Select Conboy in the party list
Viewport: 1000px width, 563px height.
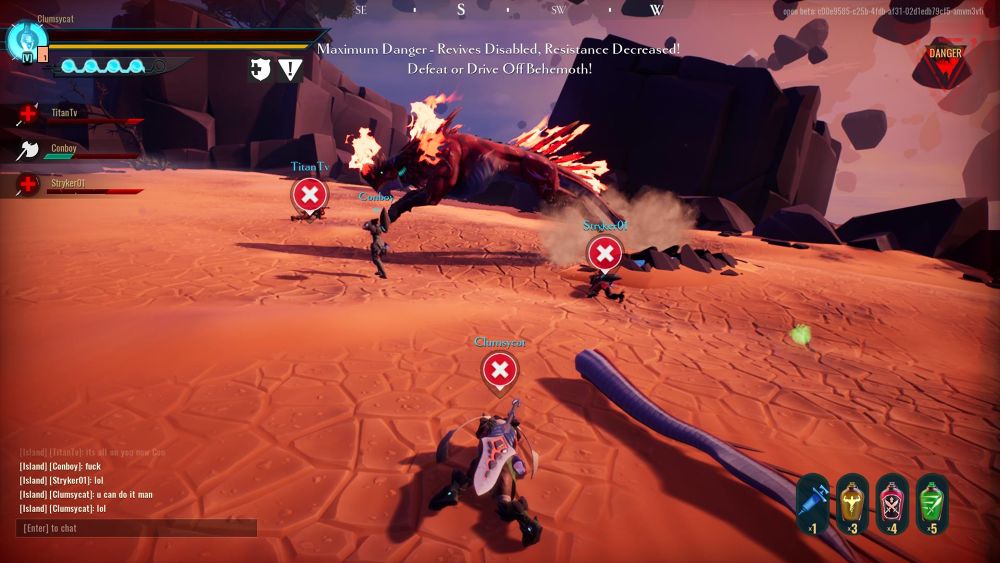tap(63, 149)
